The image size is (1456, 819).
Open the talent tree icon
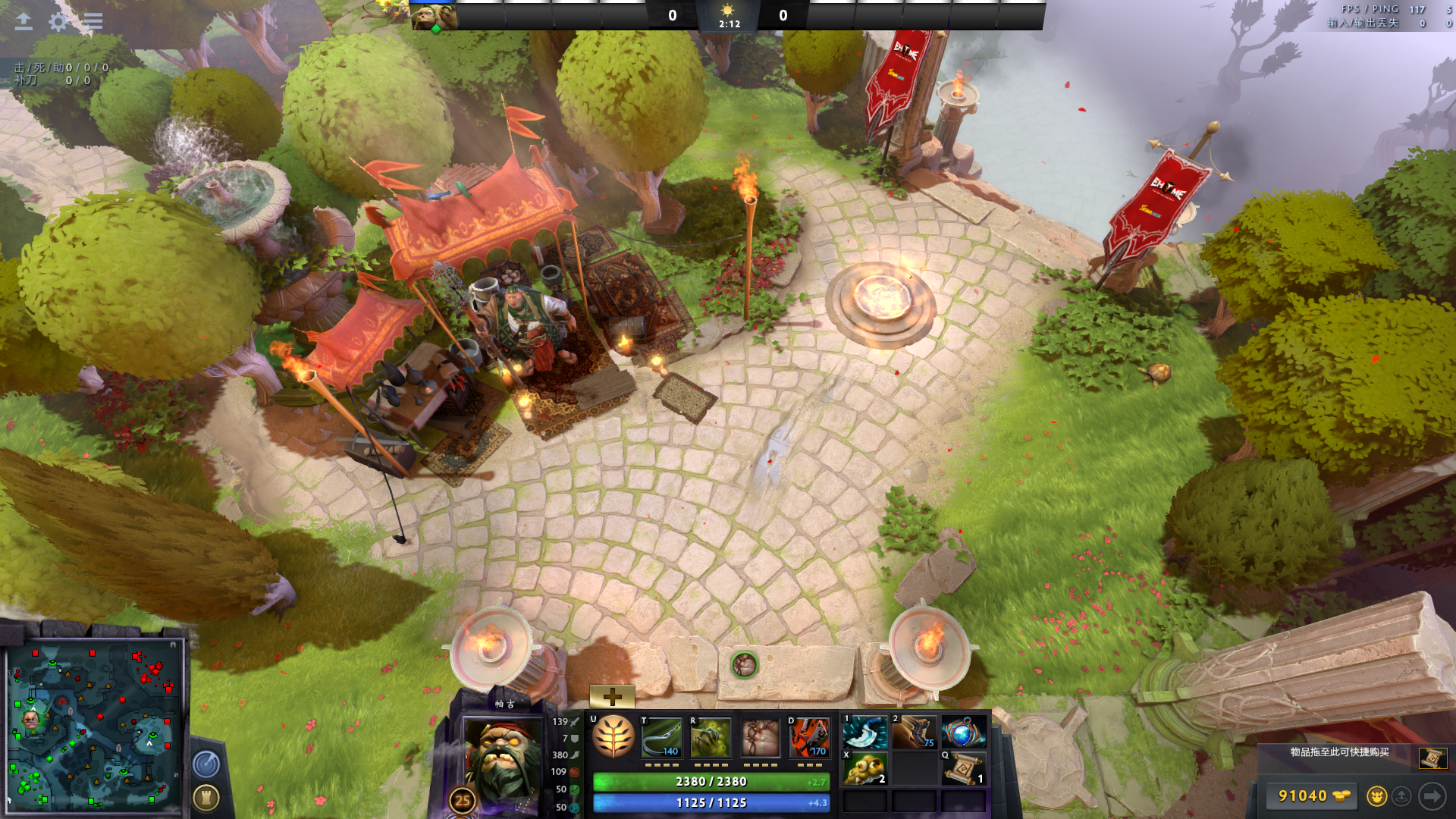click(613, 737)
